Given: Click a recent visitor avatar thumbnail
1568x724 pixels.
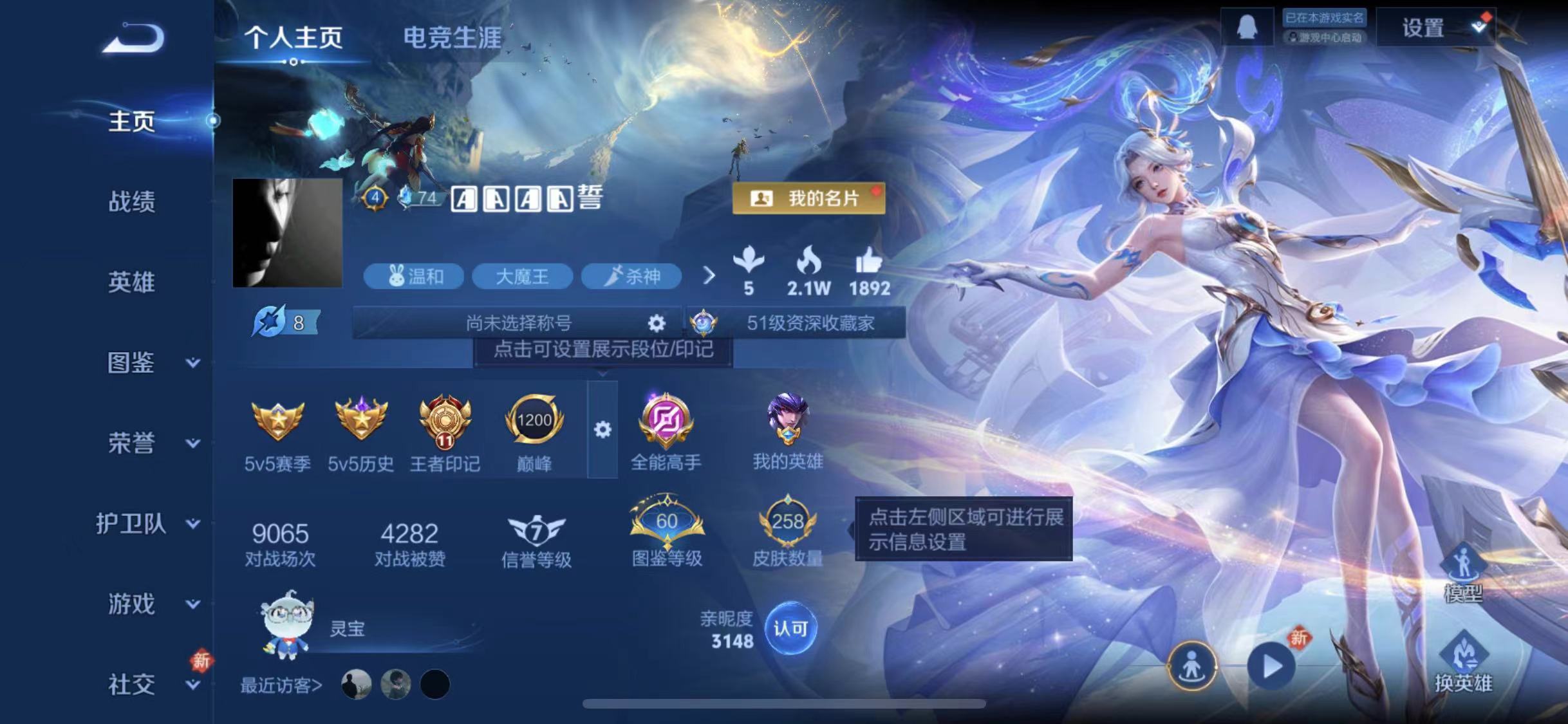Looking at the screenshot, I should tap(357, 685).
